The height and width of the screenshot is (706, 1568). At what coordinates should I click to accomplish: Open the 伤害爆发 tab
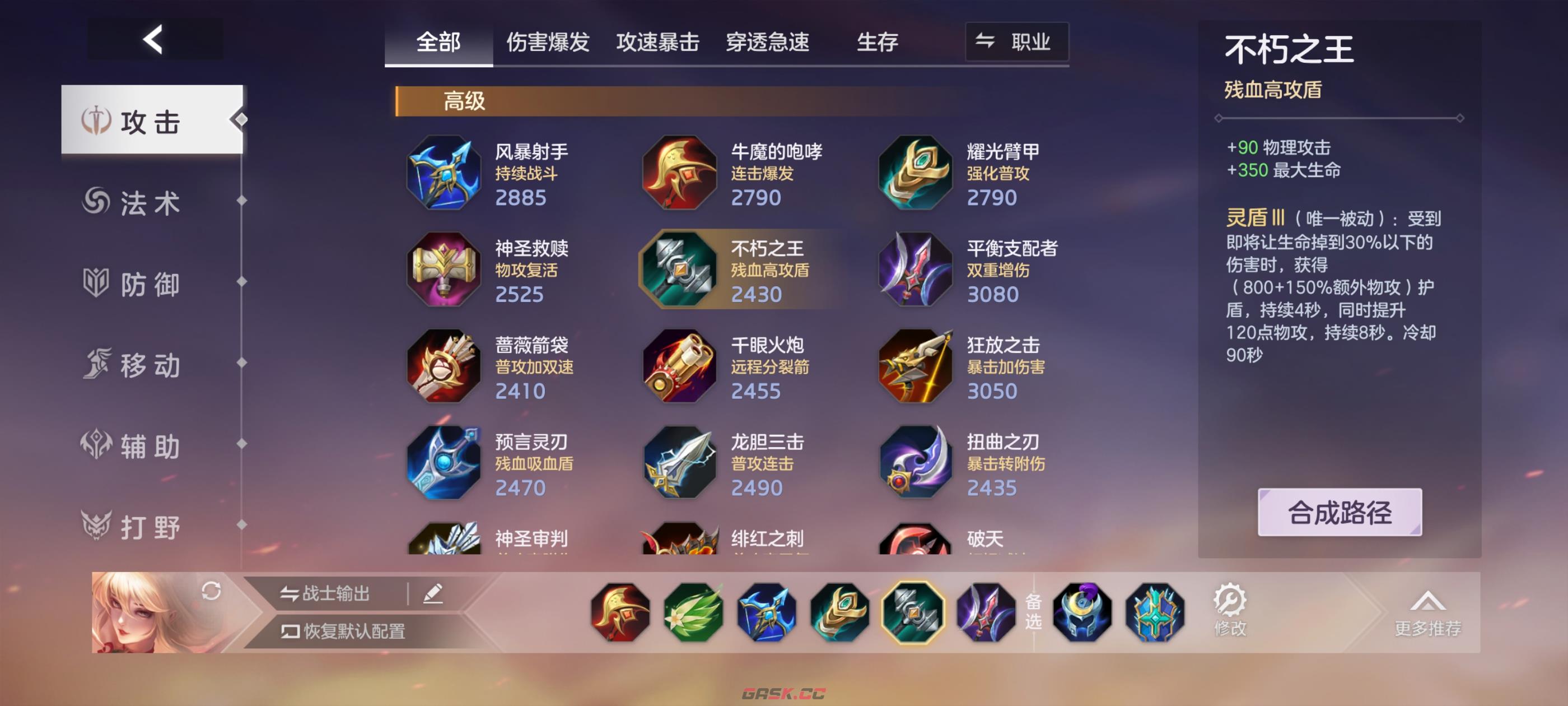click(x=548, y=43)
